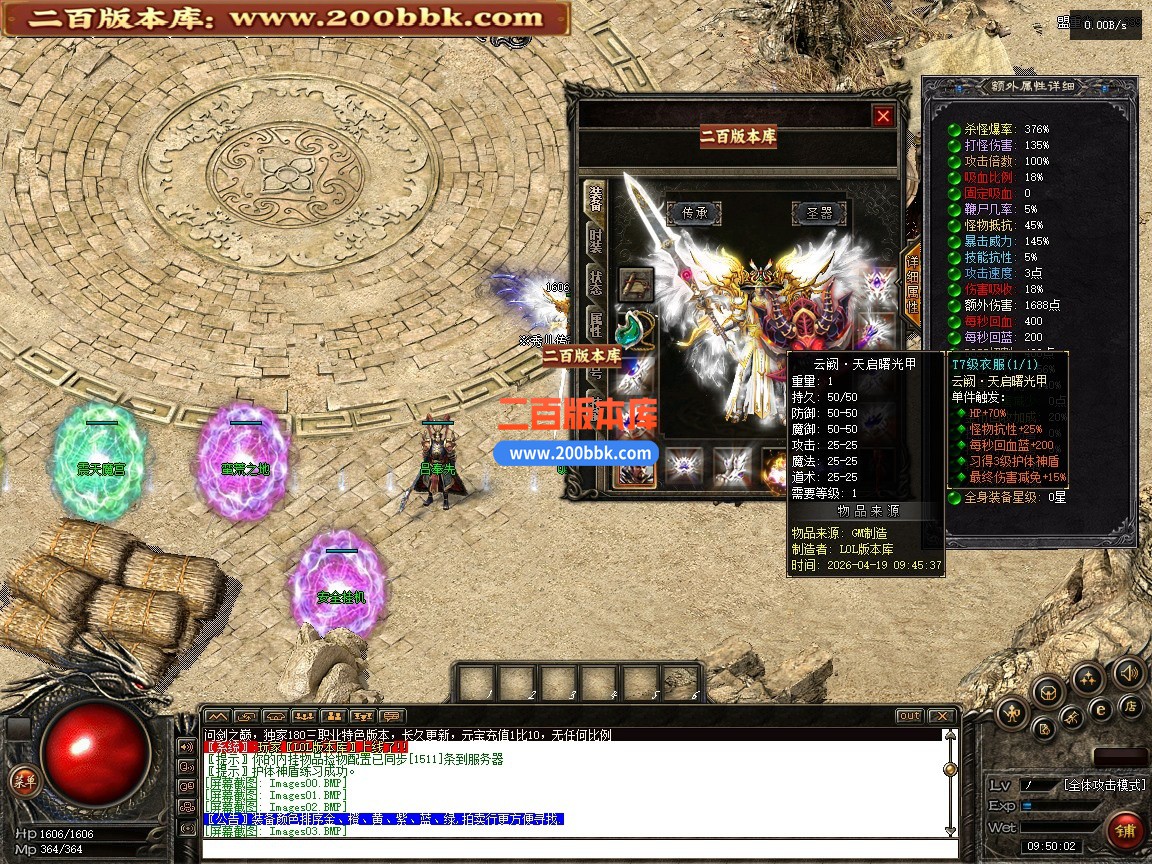1152x864 pixels.
Task: Close the chat window with its X
Action: click(x=941, y=716)
